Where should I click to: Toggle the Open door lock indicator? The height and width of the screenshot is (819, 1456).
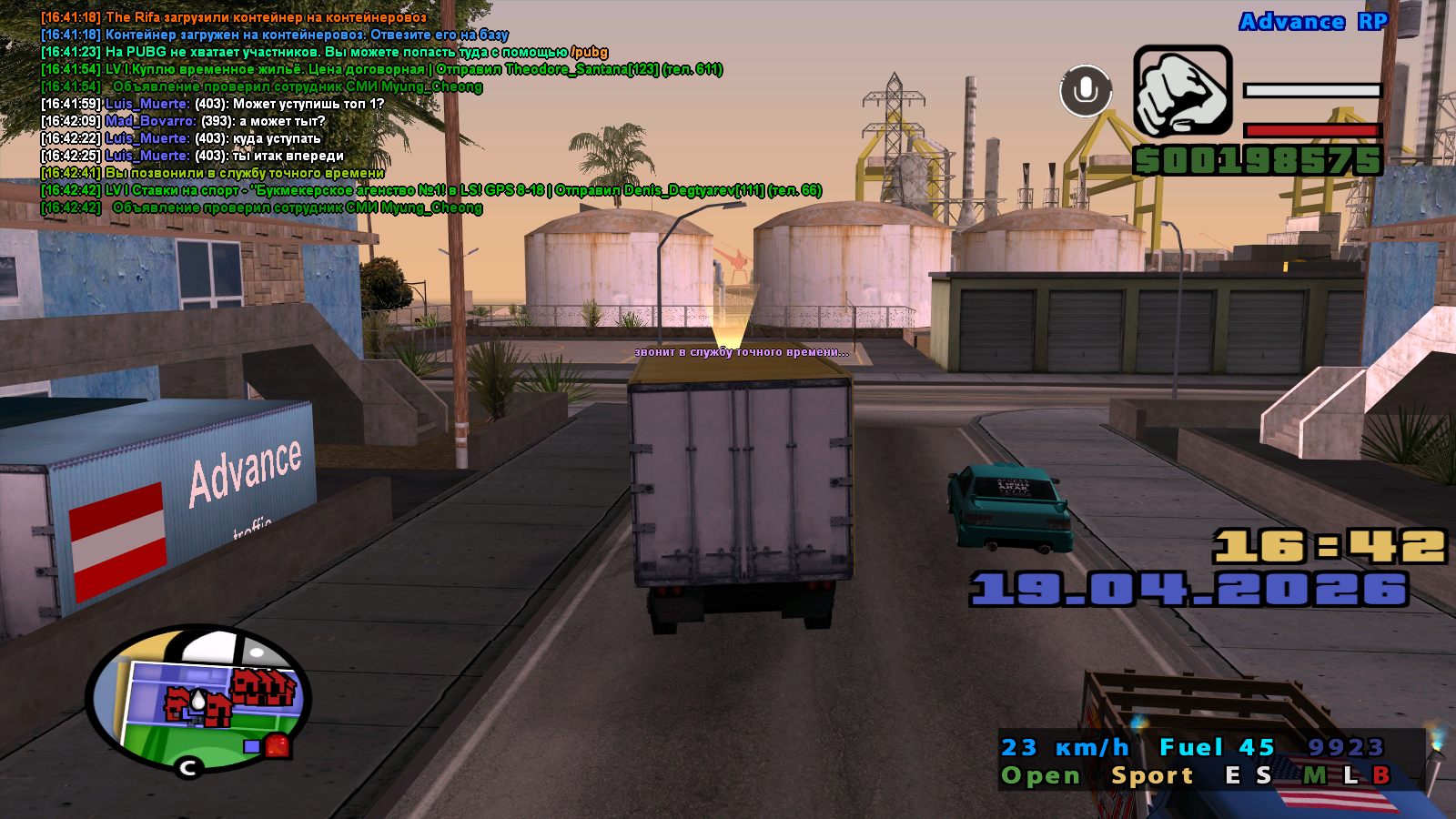pos(1040,775)
